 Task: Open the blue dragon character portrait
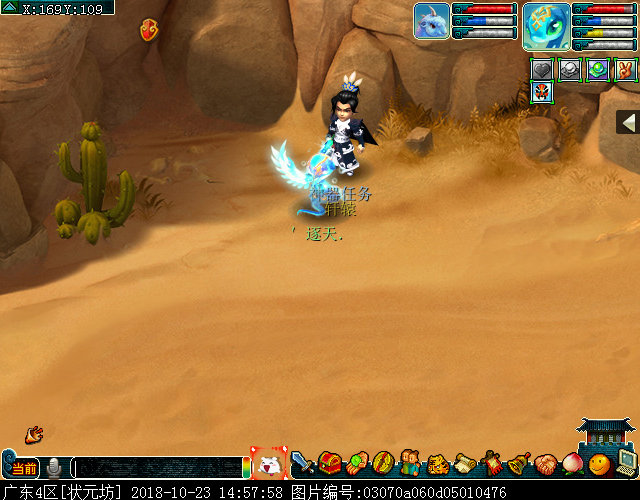pyautogui.click(x=547, y=25)
